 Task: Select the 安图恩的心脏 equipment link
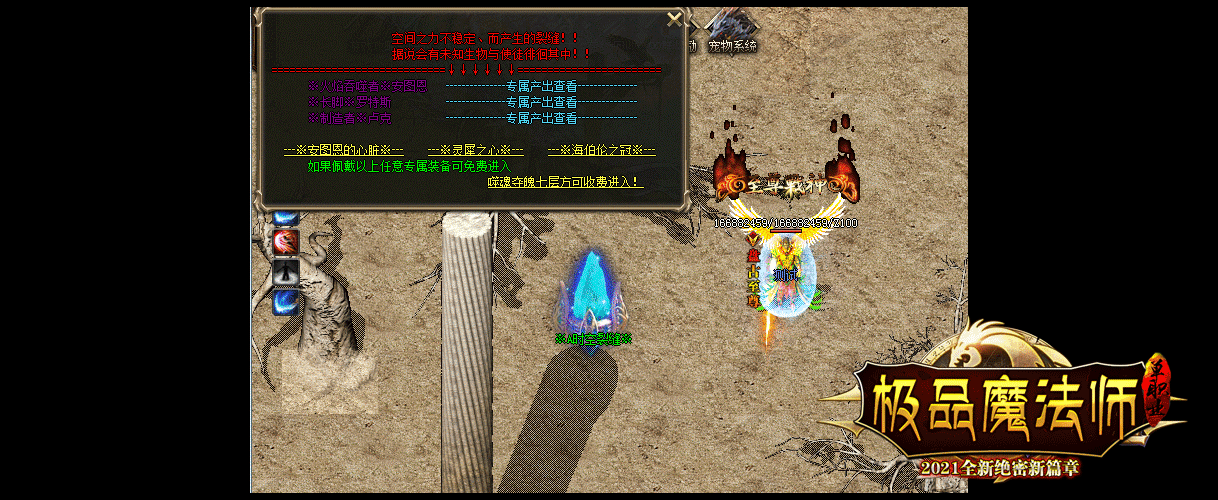pyautogui.click(x=343, y=151)
